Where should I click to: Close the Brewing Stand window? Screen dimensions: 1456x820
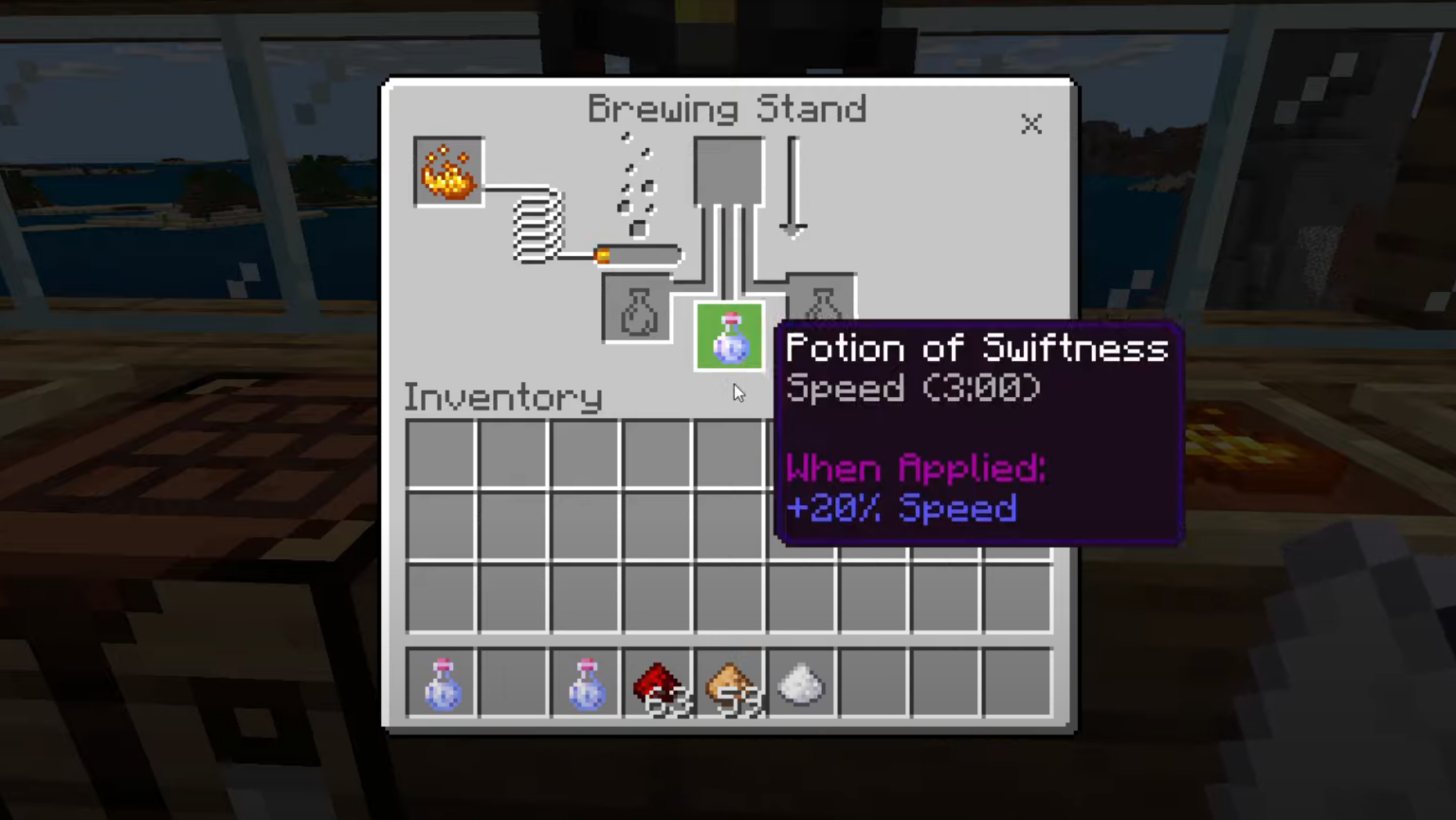click(x=1031, y=124)
